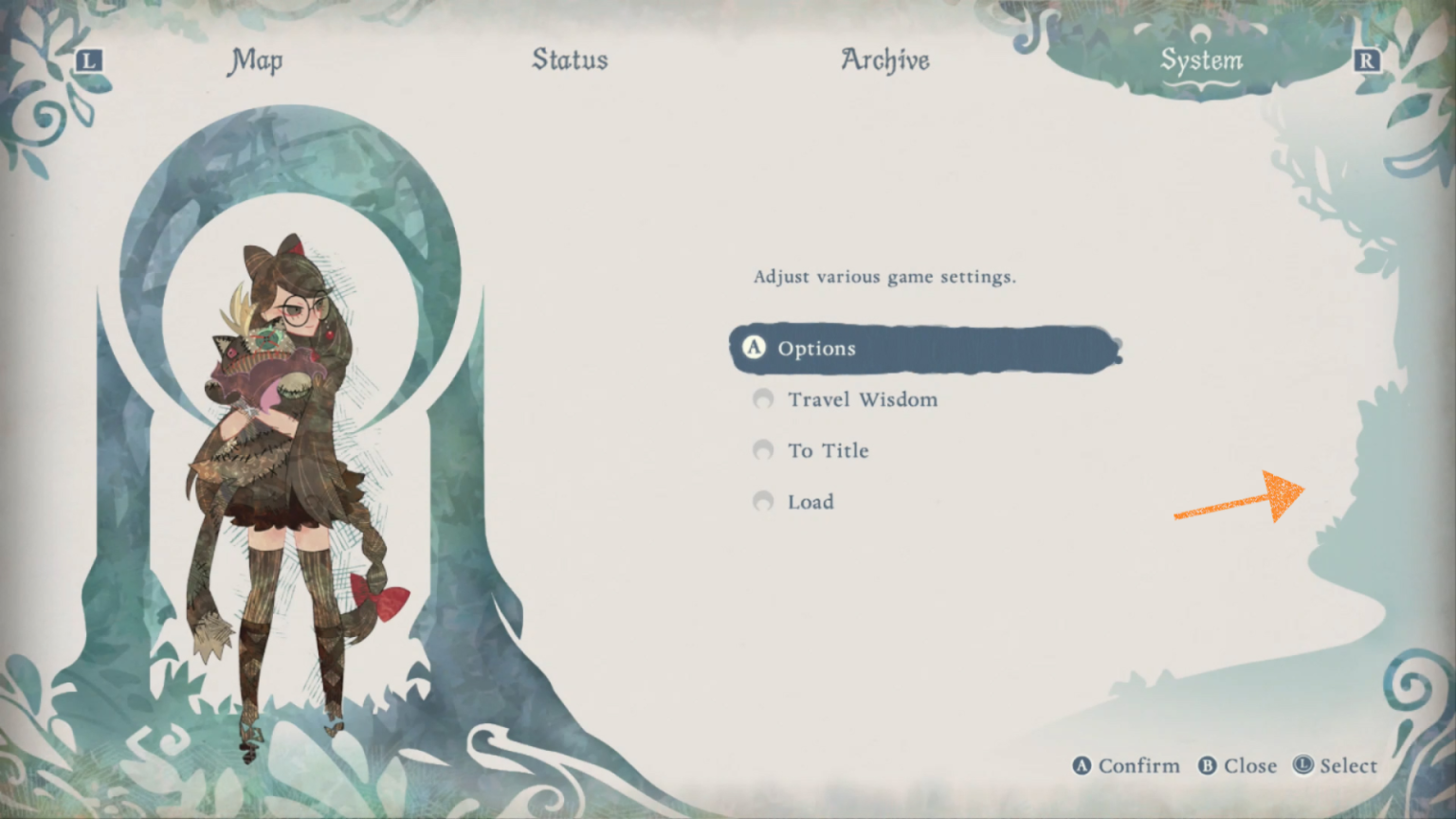This screenshot has width=1456, height=819.
Task: Click the A button icon on Options
Action: click(753, 348)
